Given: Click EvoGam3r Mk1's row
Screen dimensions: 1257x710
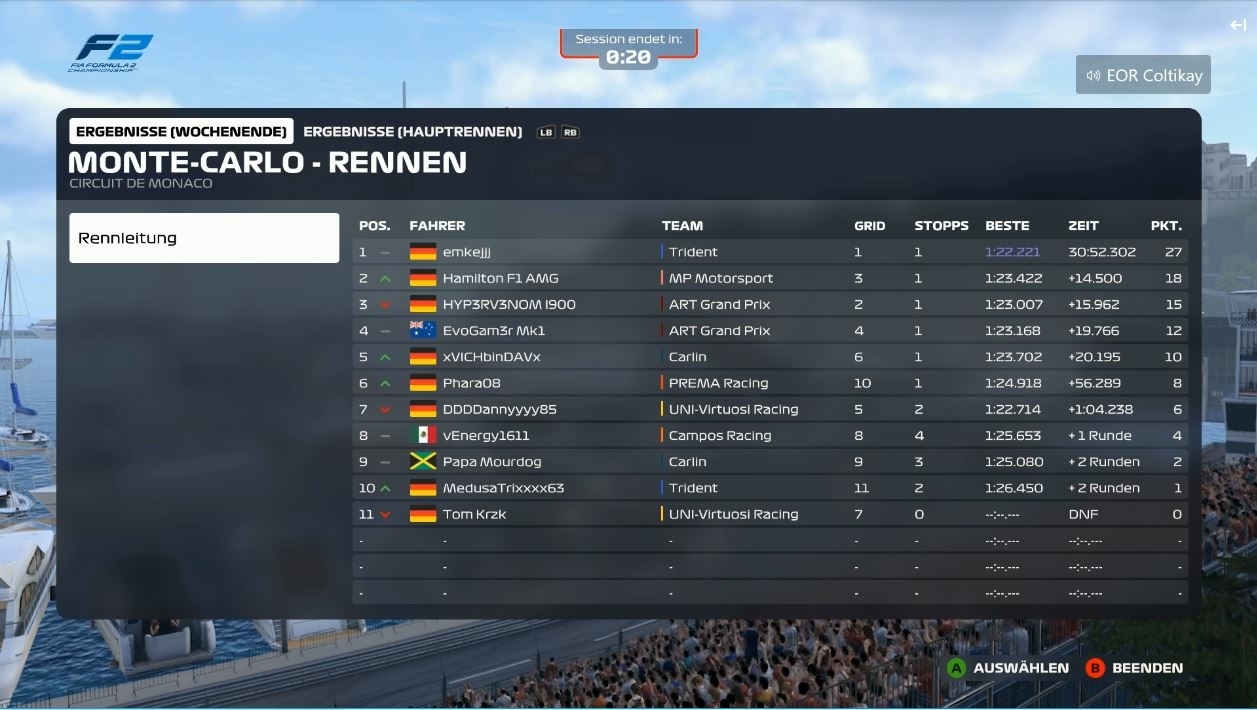Looking at the screenshot, I should (x=770, y=330).
